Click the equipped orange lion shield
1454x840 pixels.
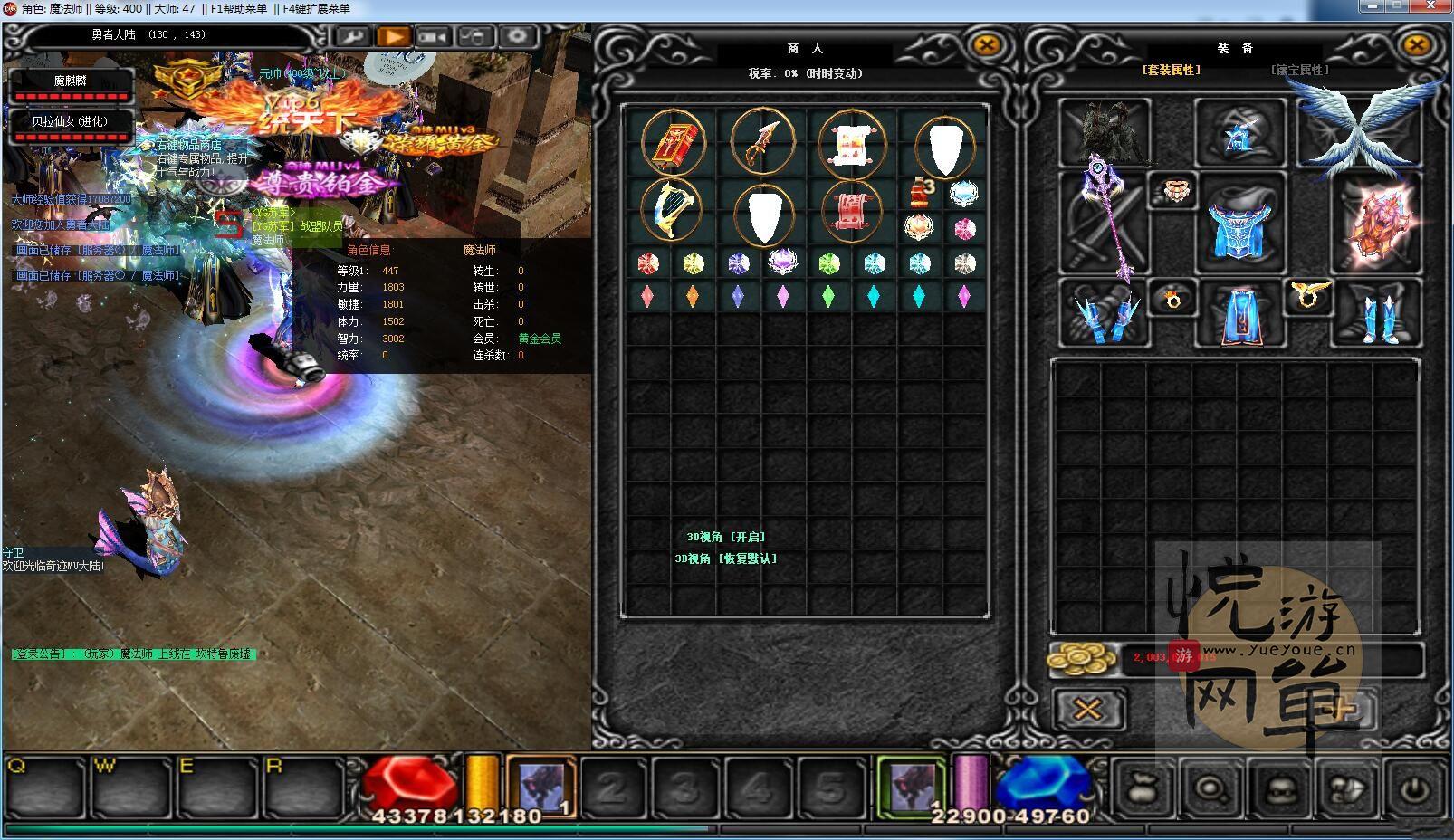pyautogui.click(x=1375, y=223)
